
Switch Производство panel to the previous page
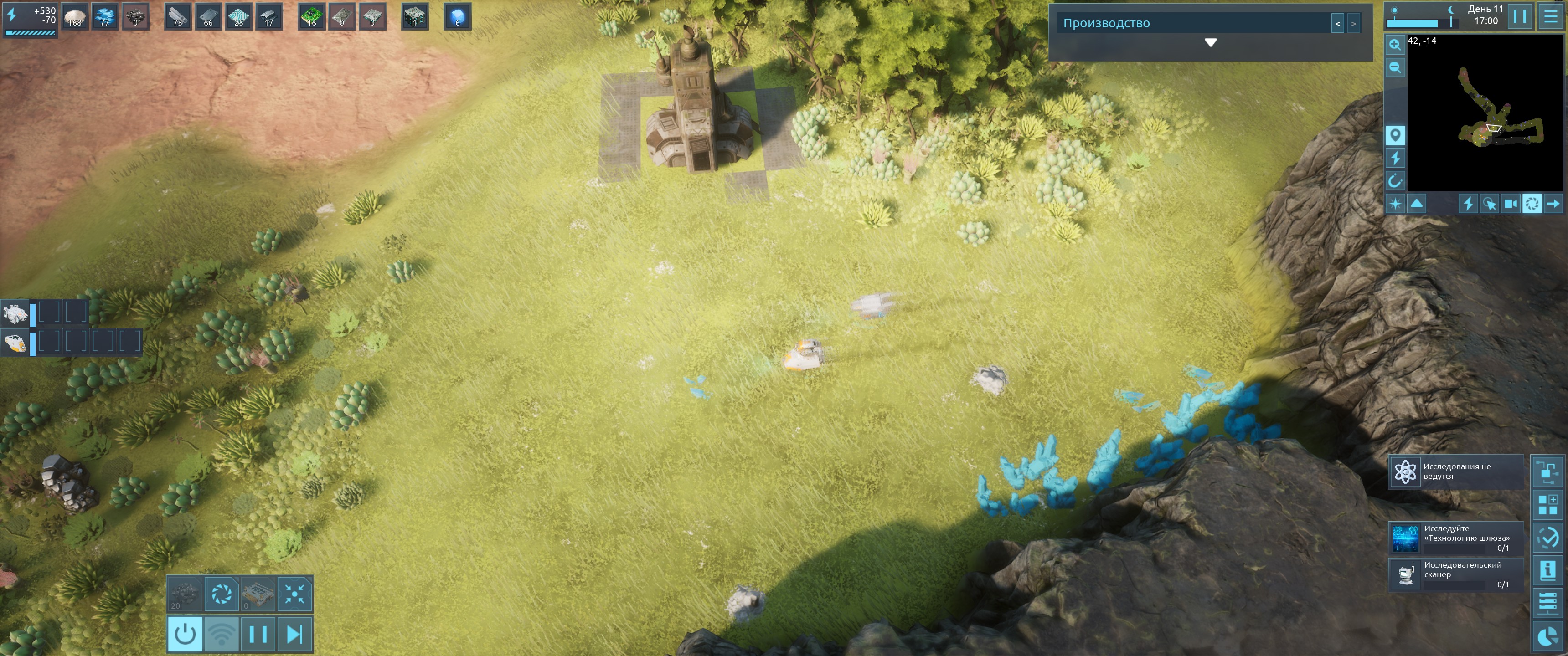tap(1337, 24)
